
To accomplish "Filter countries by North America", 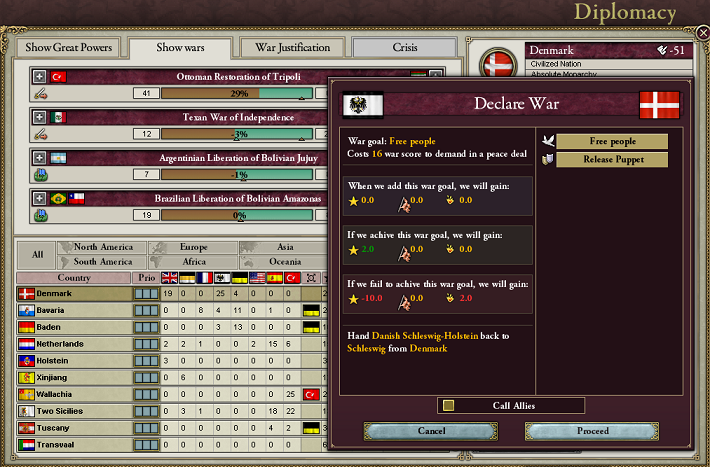I will pos(103,247).
